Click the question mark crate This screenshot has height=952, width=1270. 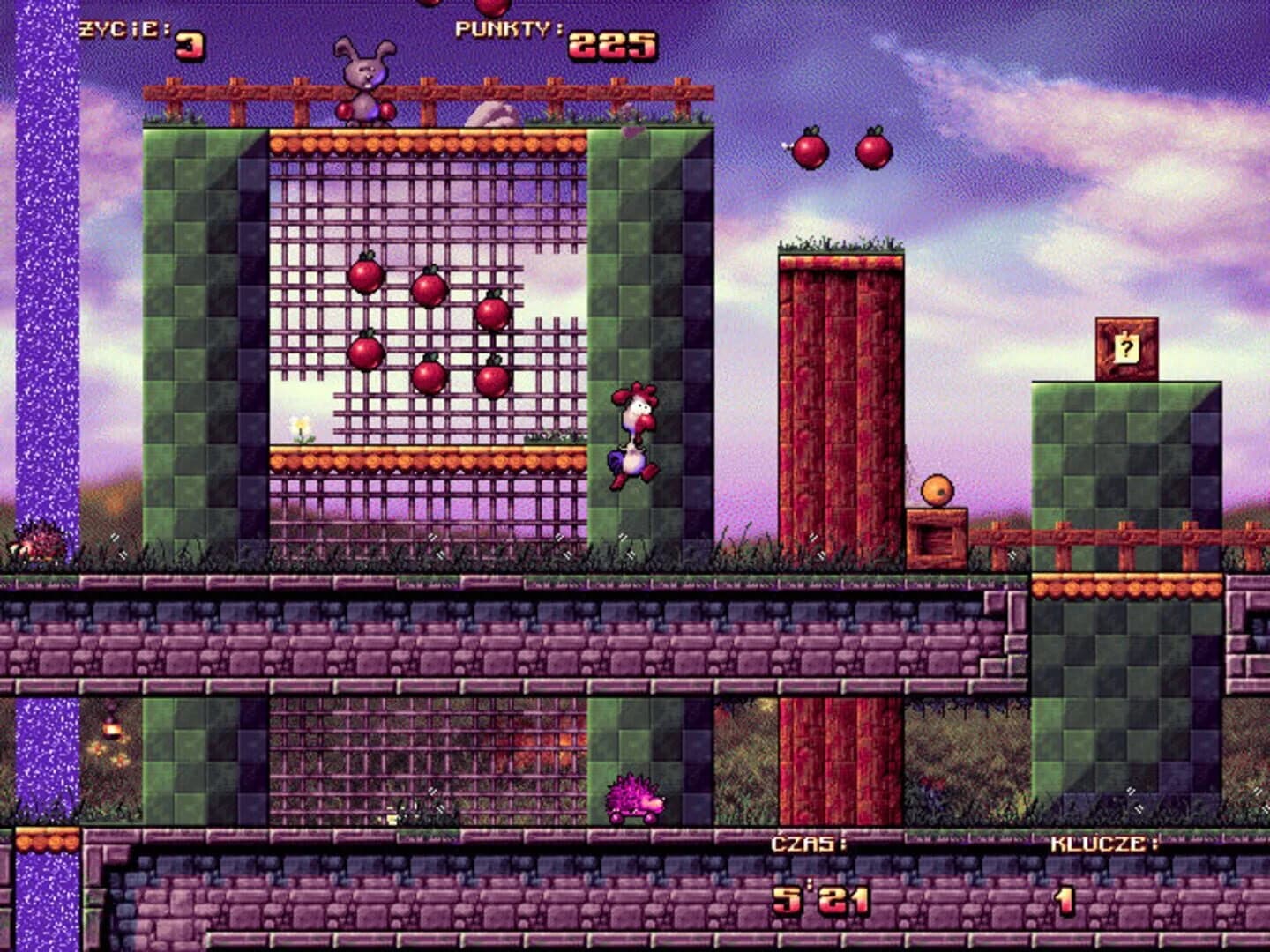point(1124,346)
